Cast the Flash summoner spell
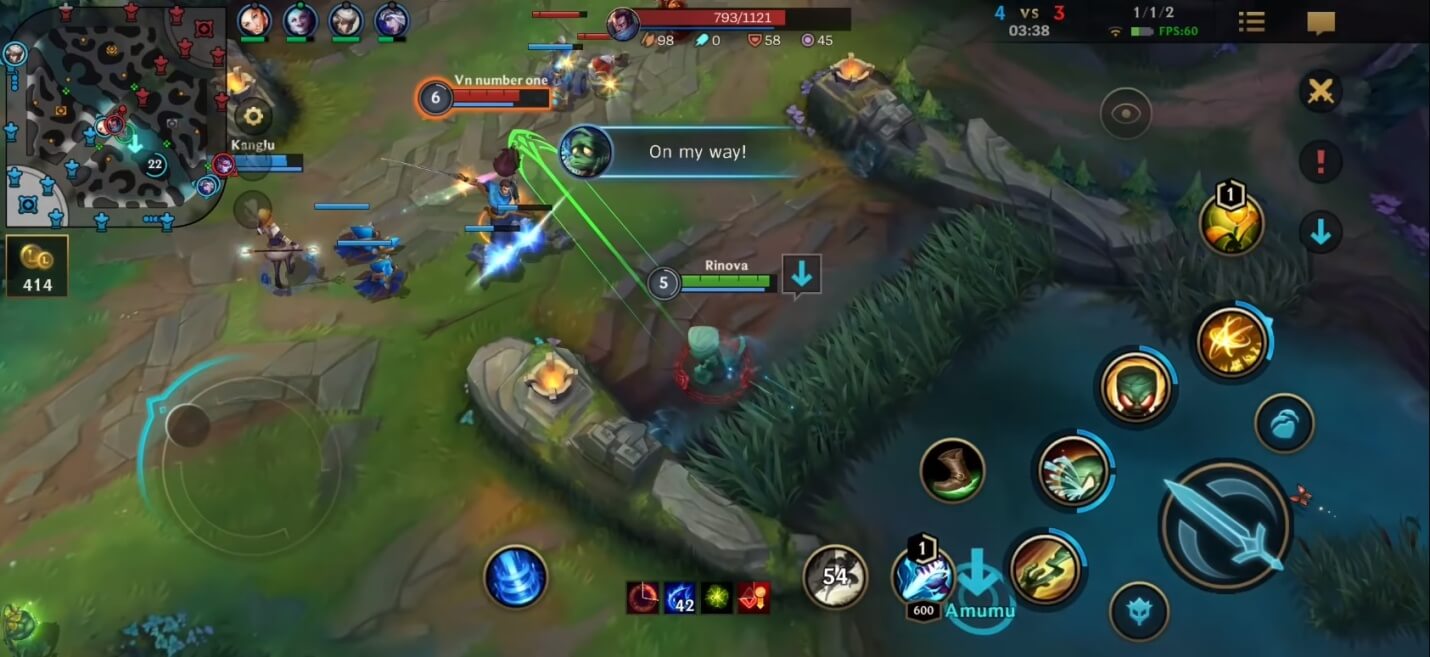 tap(1232, 342)
